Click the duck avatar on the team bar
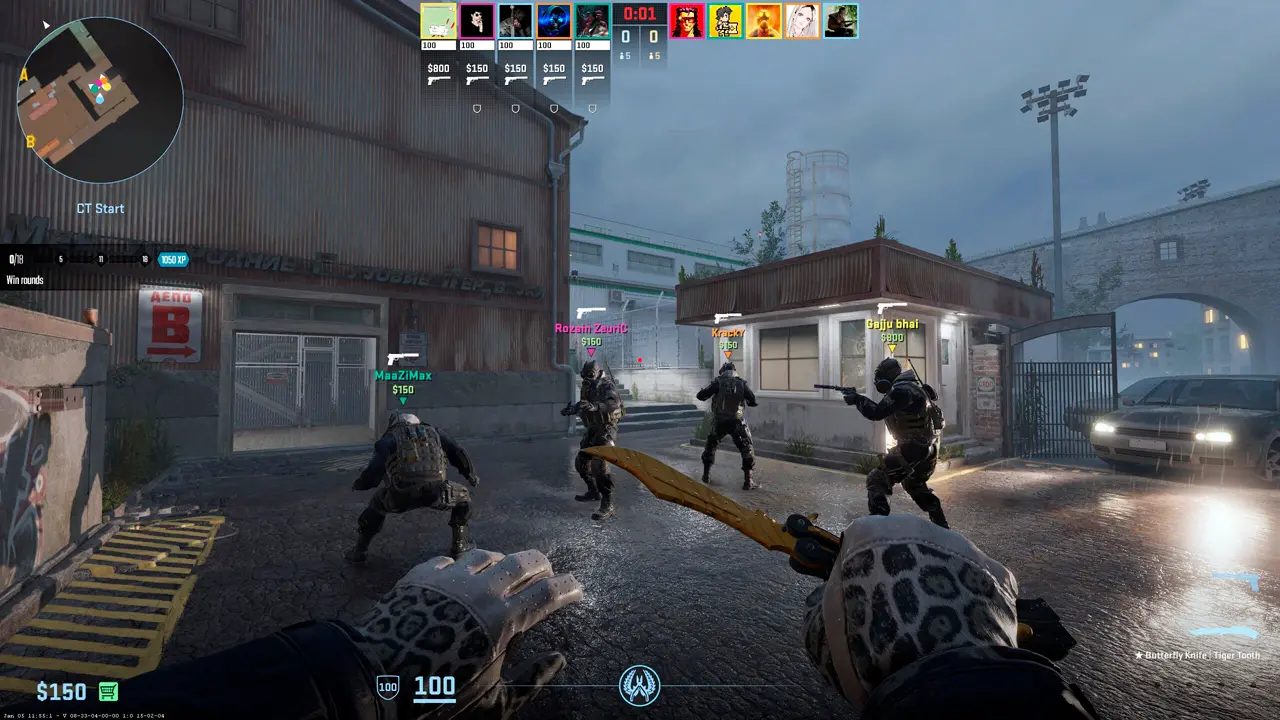 point(438,21)
